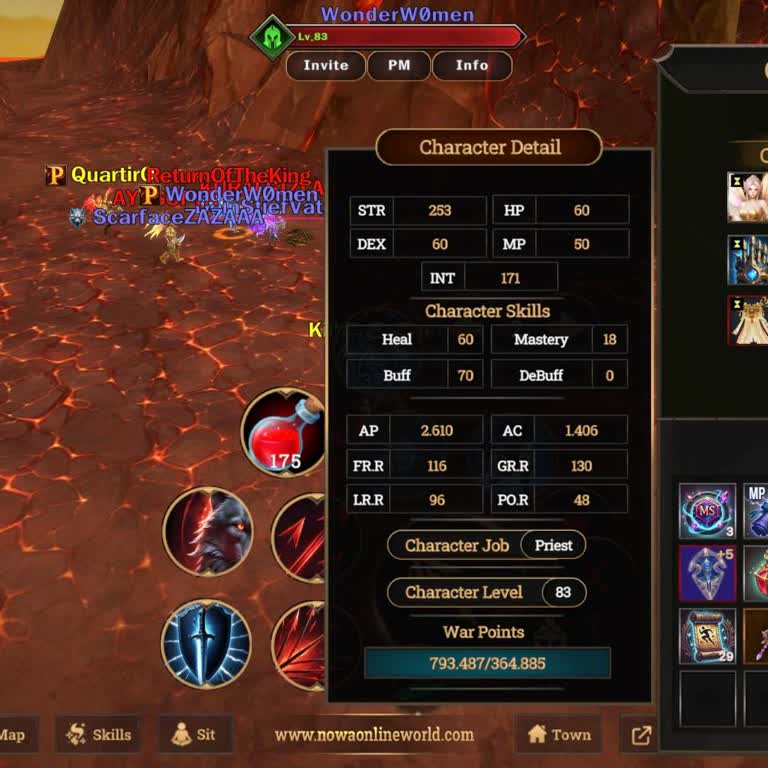Image resolution: width=768 pixels, height=768 pixels.
Task: Open the target's Info panel
Action: point(472,66)
